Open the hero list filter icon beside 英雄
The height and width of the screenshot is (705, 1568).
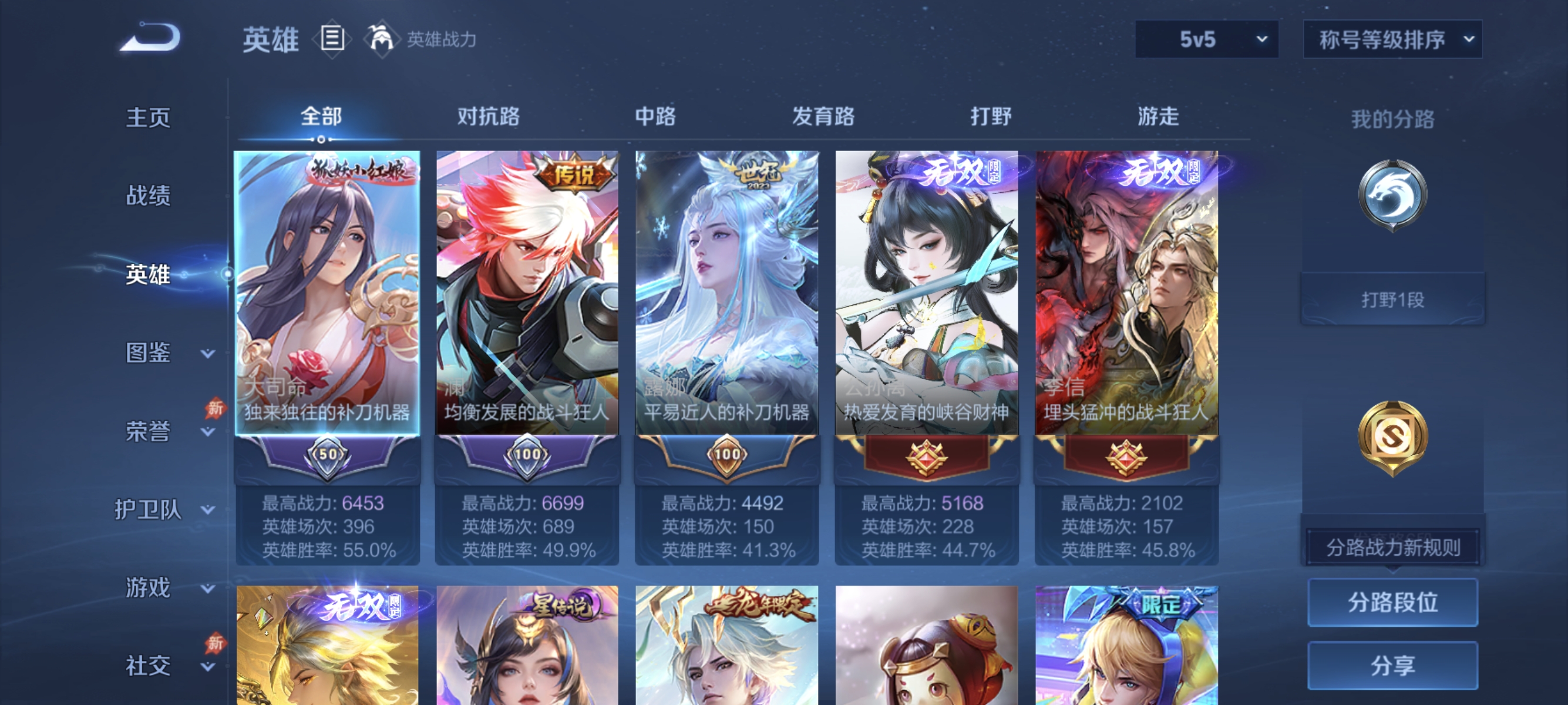point(333,38)
